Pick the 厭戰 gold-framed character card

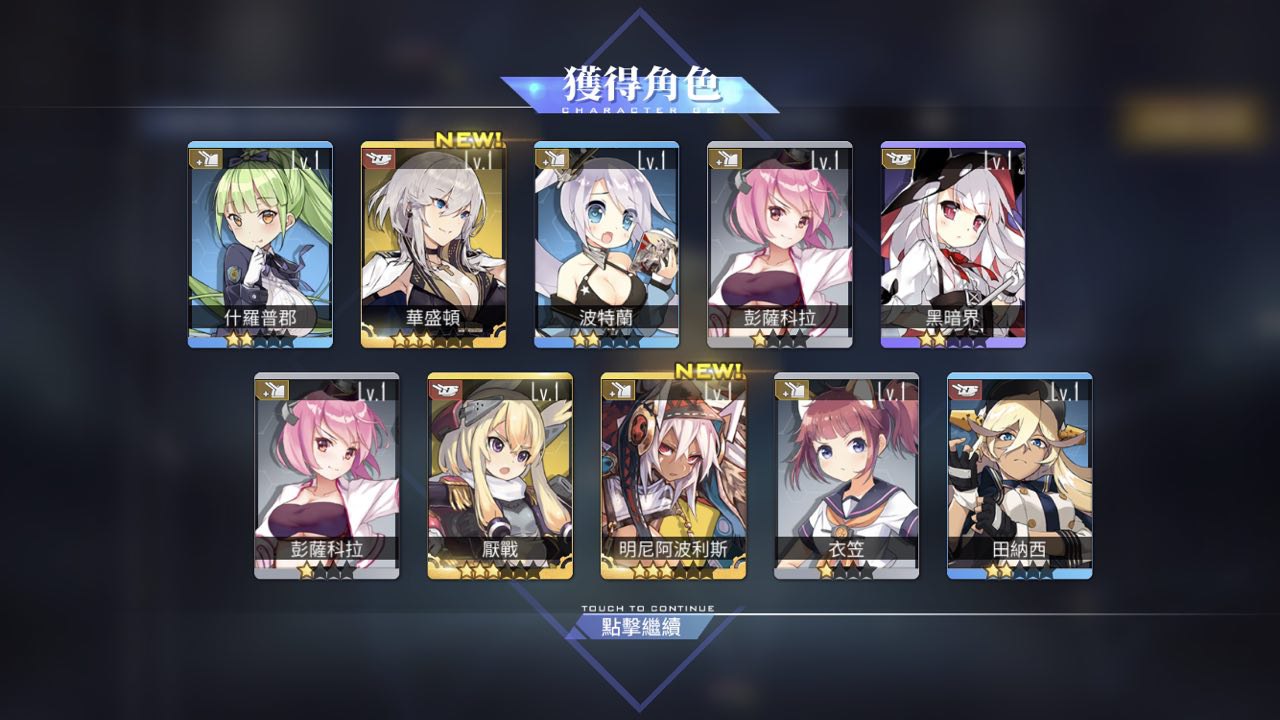pos(500,475)
